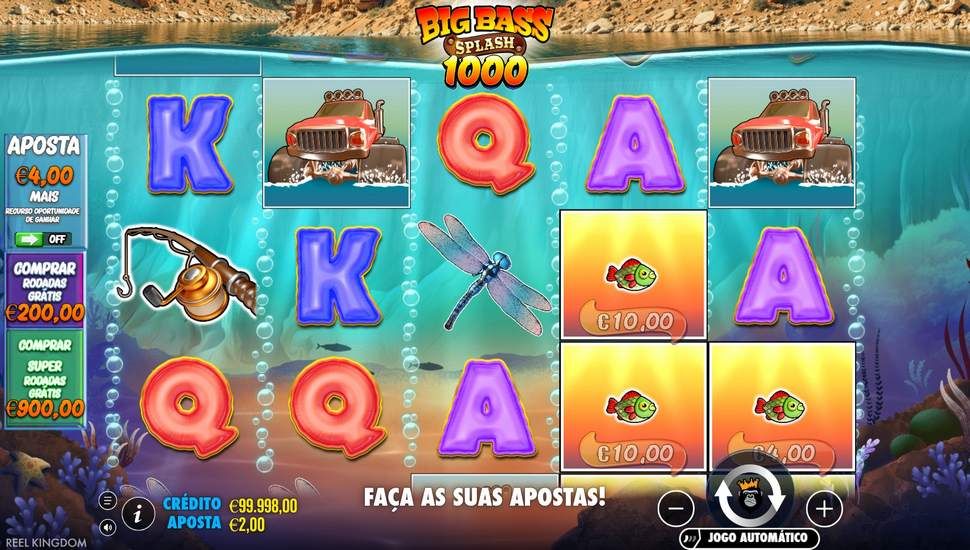Toggle the Aposta Mais ante bet switch
This screenshot has height=550, width=970.
pos(42,239)
